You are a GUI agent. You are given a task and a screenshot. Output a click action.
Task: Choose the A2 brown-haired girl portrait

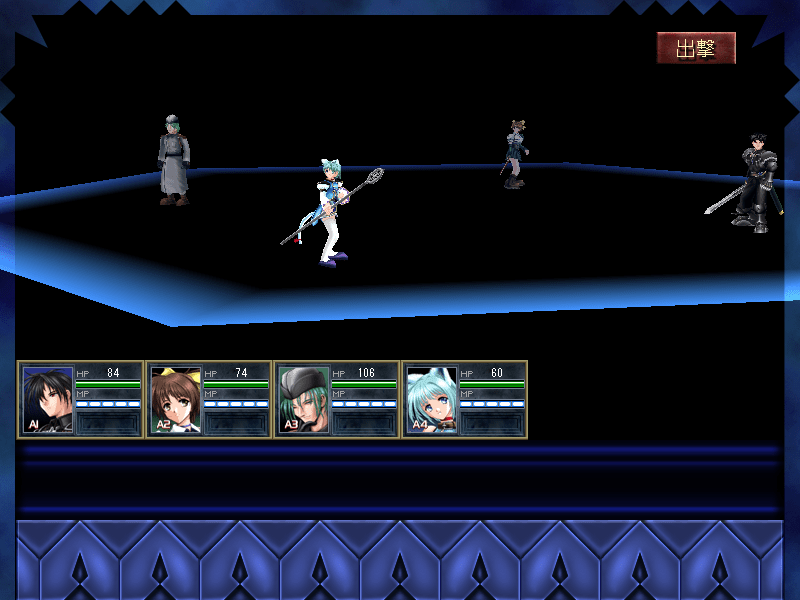click(176, 399)
